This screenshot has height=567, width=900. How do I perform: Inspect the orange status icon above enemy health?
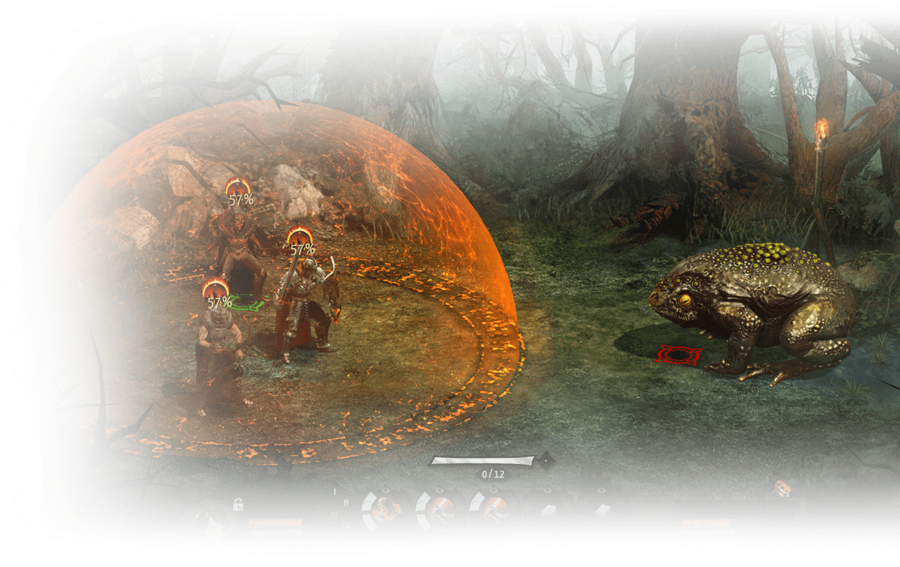pos(783,488)
